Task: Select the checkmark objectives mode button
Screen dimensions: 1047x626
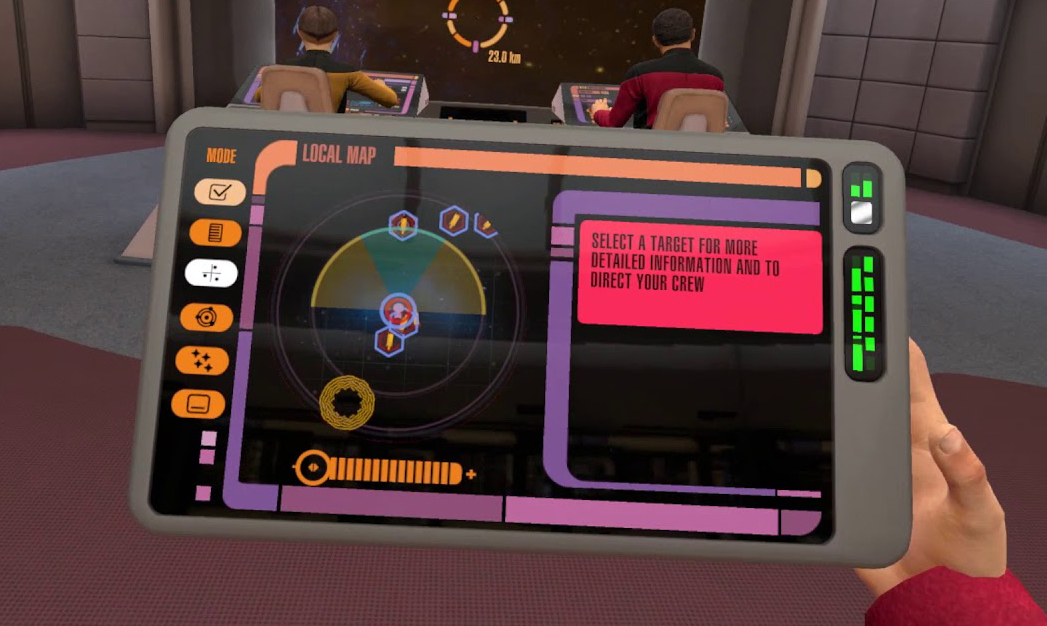Action: coord(220,192)
